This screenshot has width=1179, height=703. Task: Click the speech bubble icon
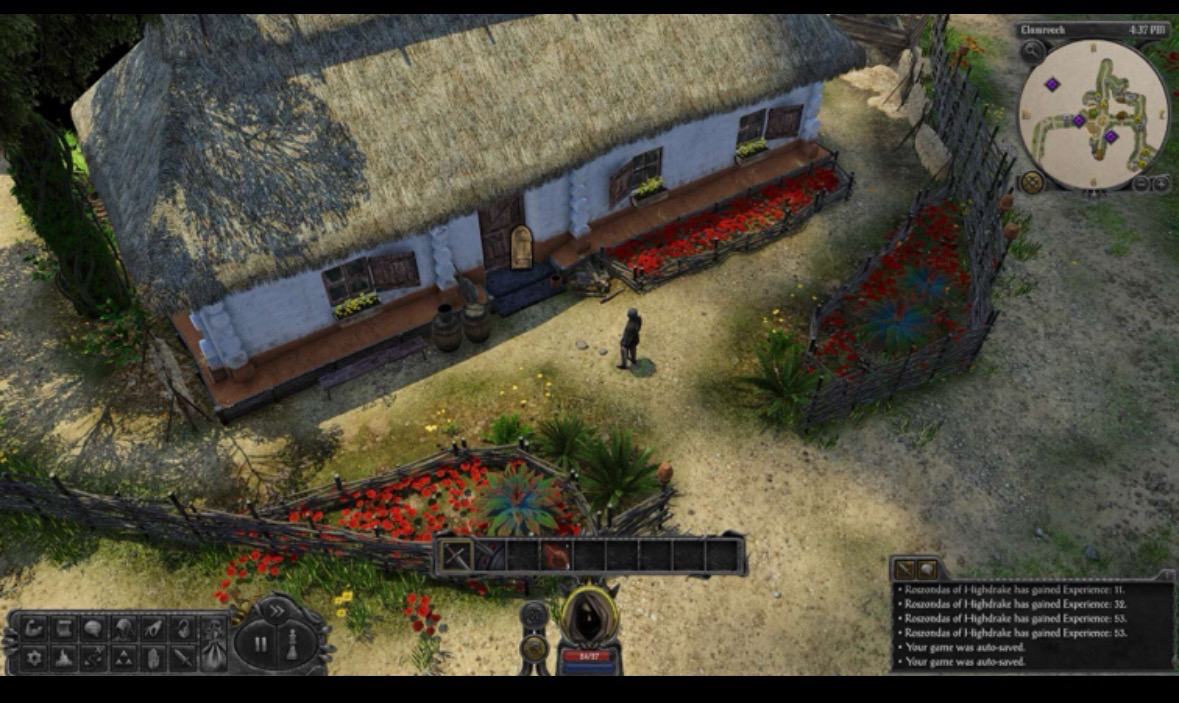94,629
